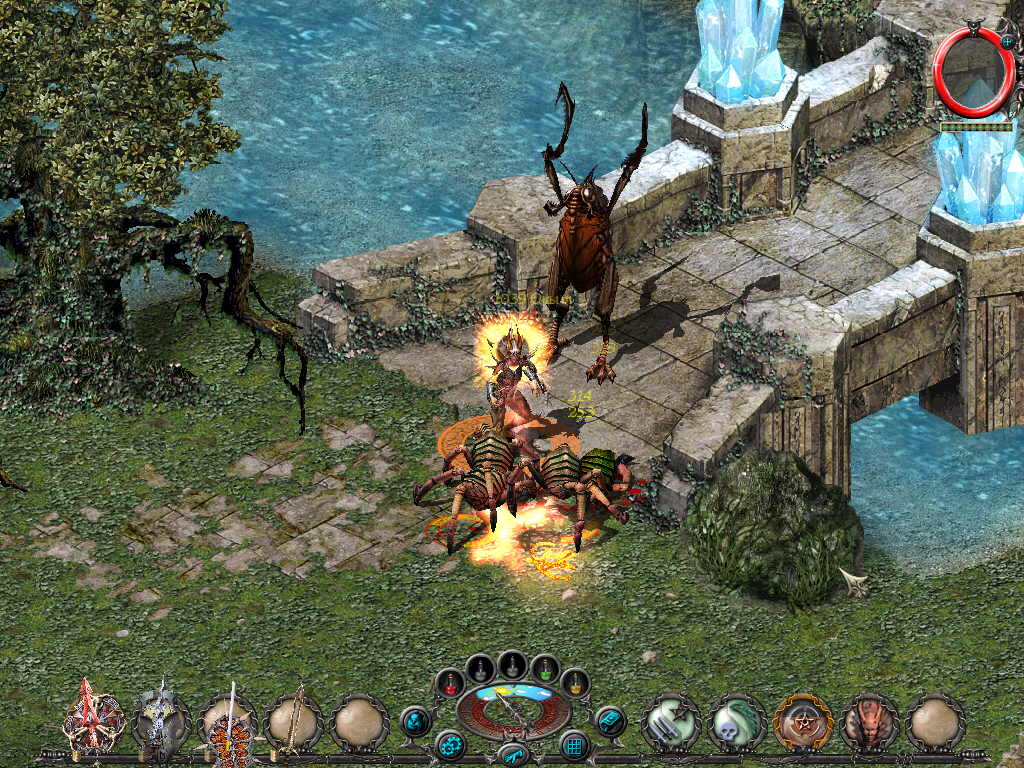Open the blue book log button
The height and width of the screenshot is (768, 1024).
(x=609, y=720)
